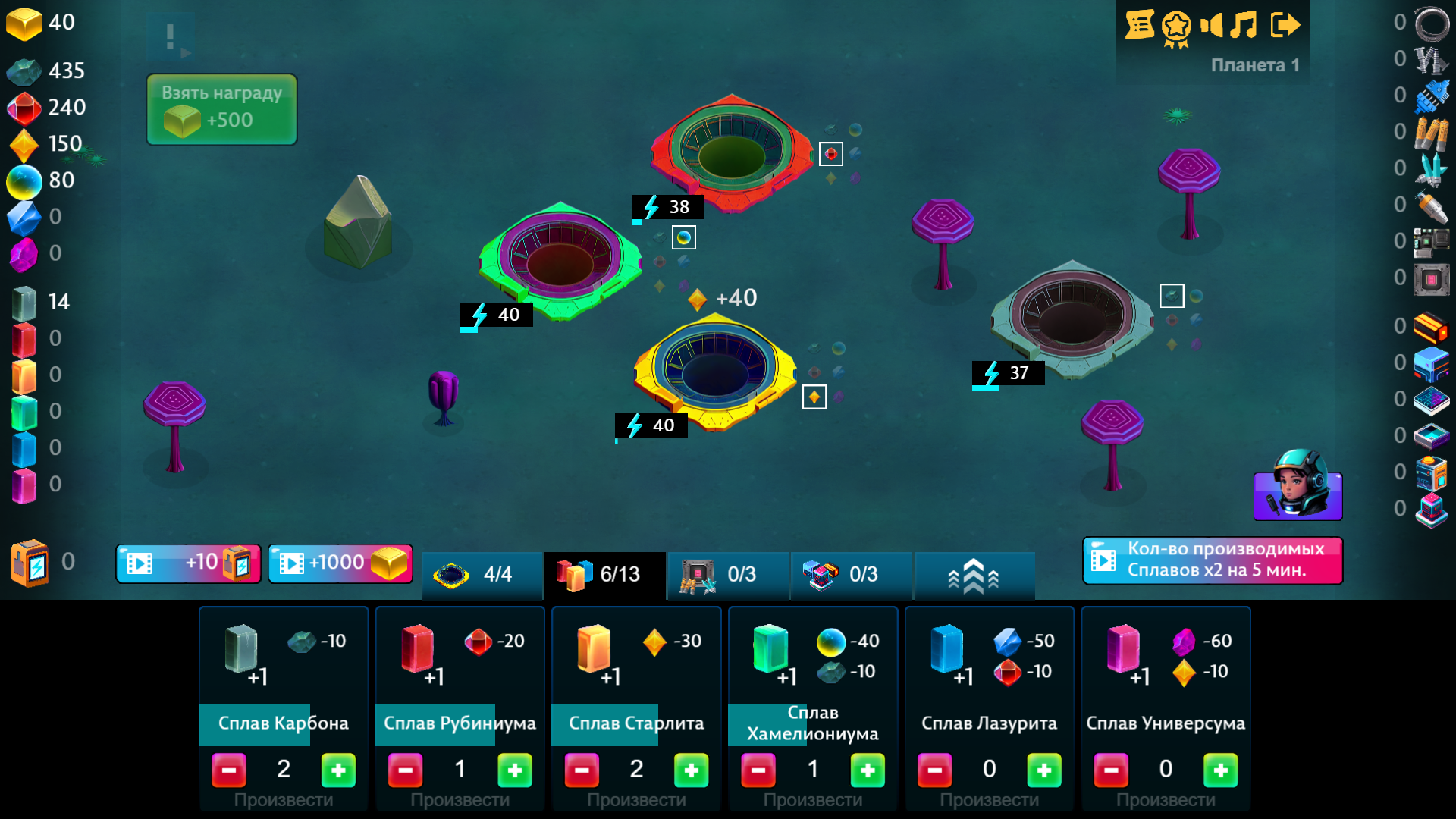Decrease Сплав Хамелиониума count with minus
Image resolution: width=1456 pixels, height=819 pixels.
[x=758, y=770]
